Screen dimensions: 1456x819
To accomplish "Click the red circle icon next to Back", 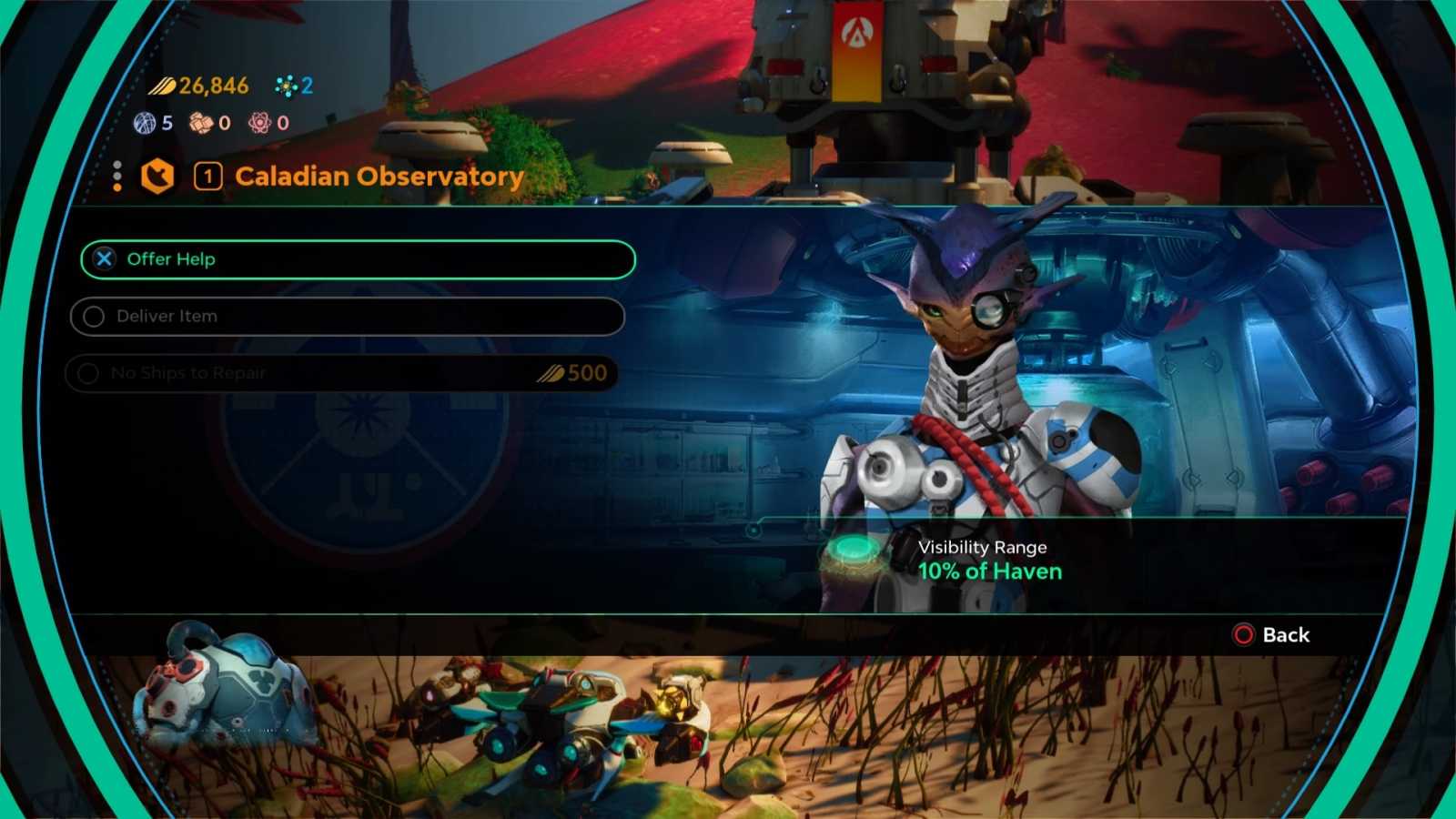I will [x=1243, y=635].
